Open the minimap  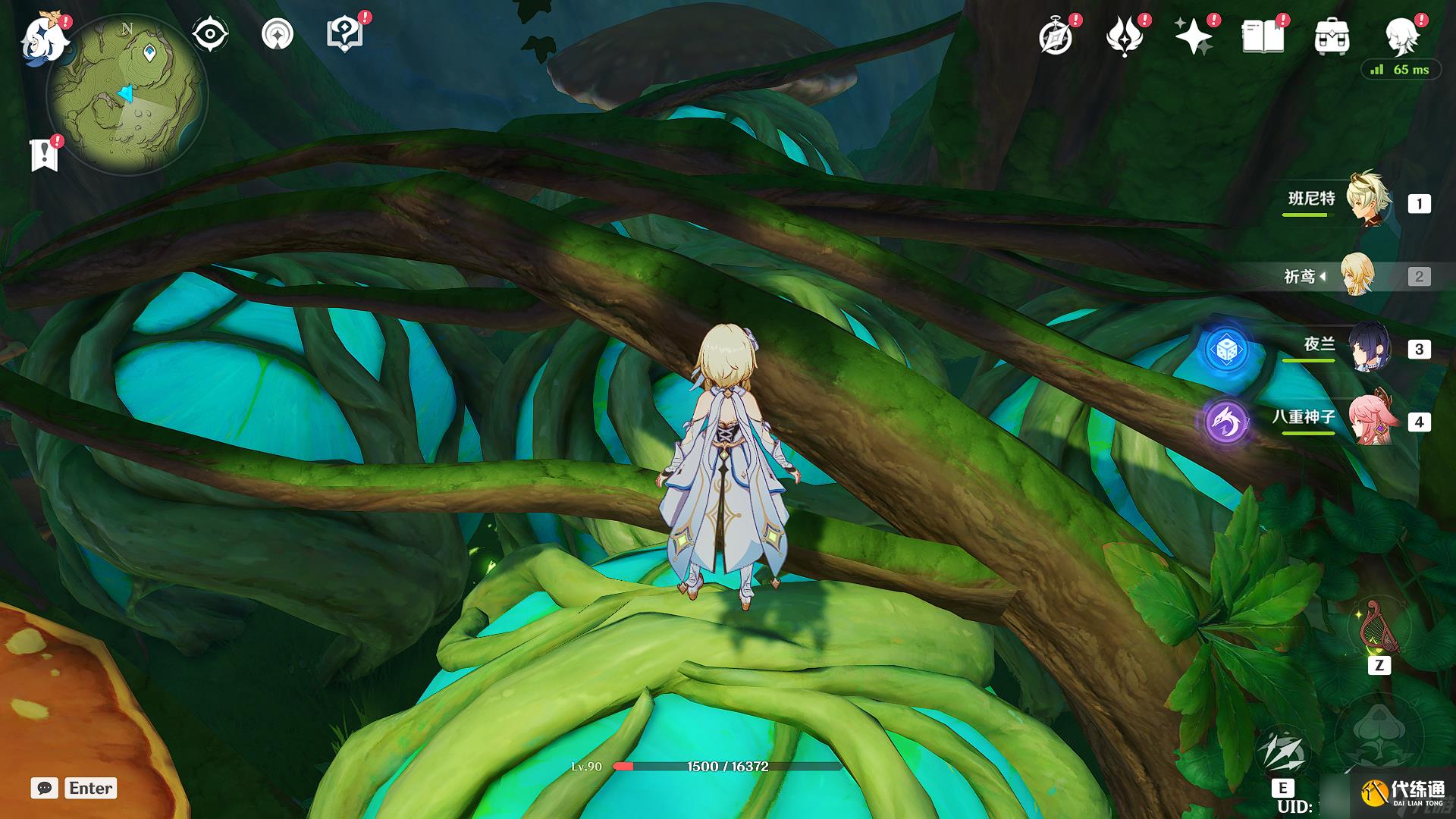pyautogui.click(x=127, y=96)
